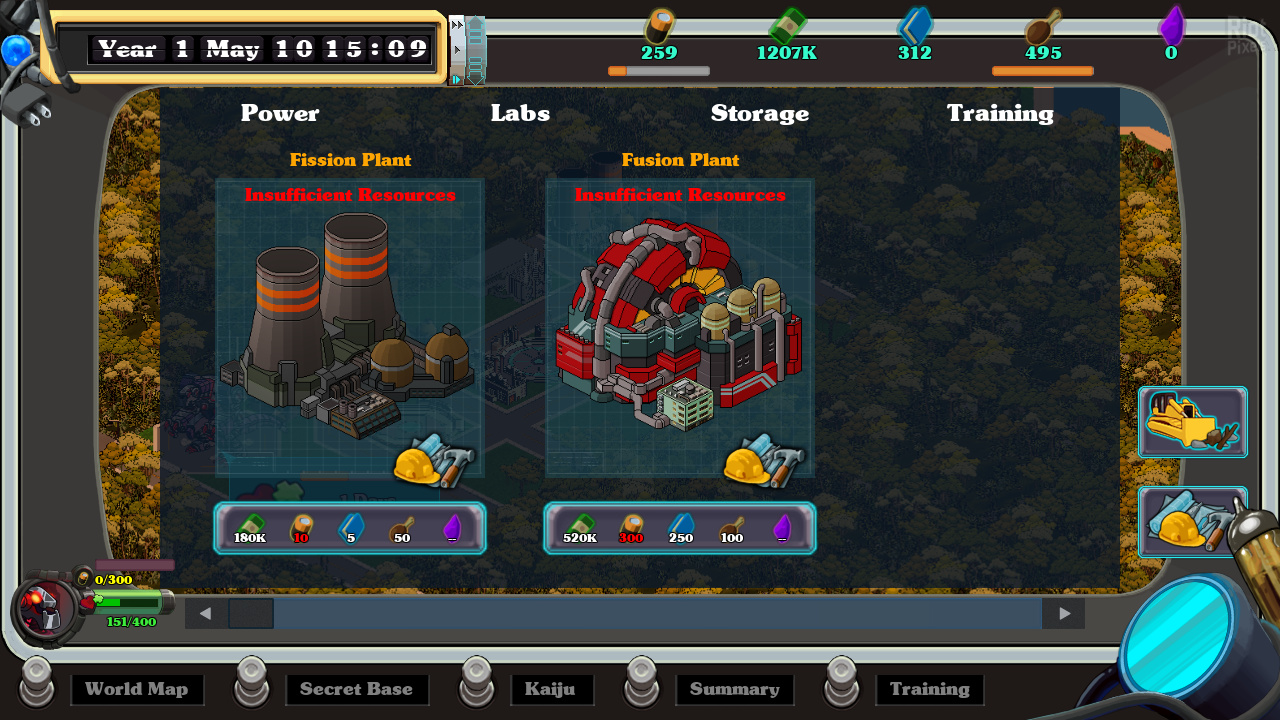
Task: Open the Kaiju screen
Action: [x=551, y=689]
